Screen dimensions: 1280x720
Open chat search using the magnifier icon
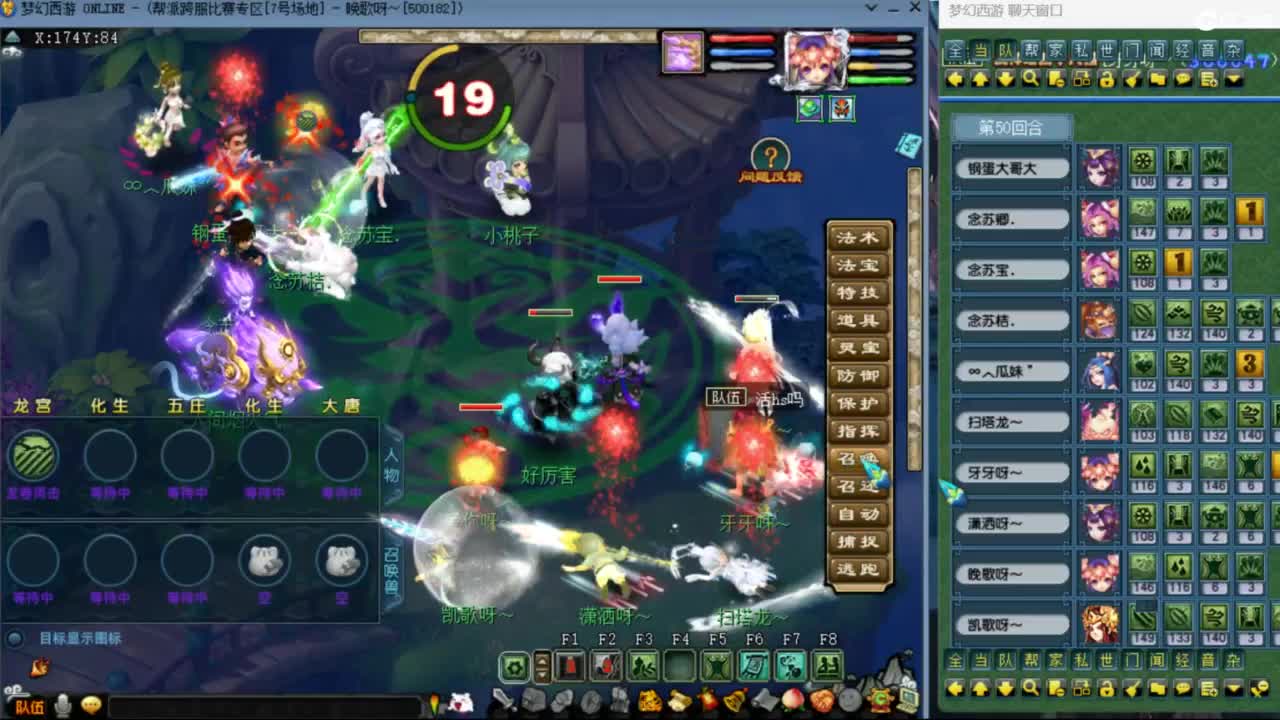1031,80
